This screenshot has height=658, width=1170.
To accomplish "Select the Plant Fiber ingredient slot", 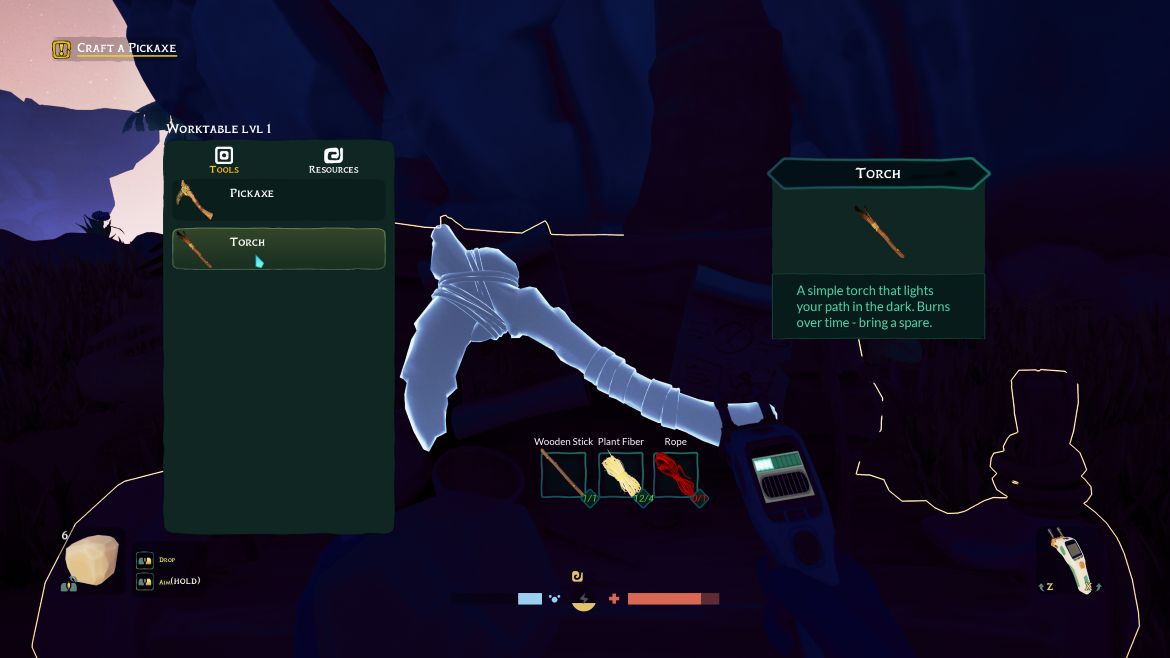I will 621,474.
